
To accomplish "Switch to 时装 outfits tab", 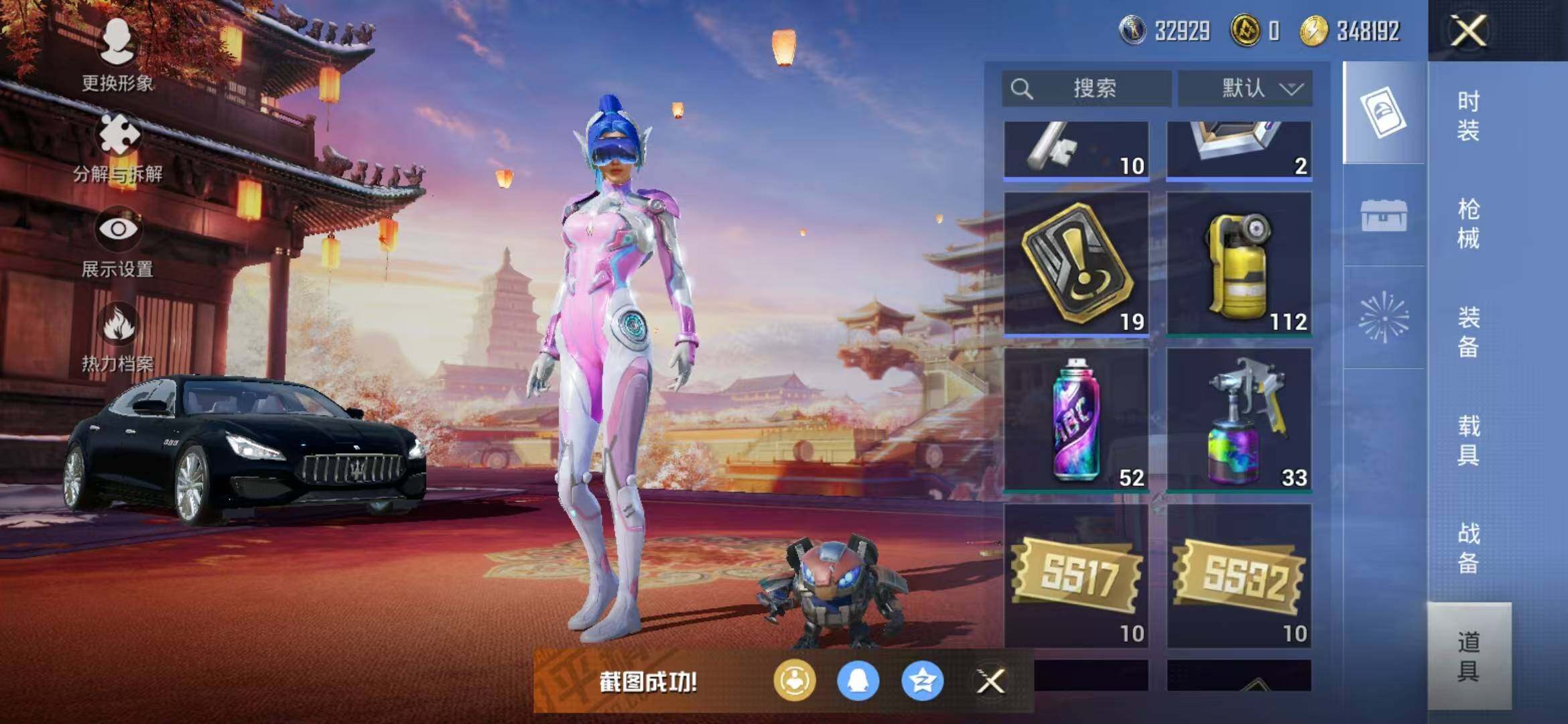I will click(x=1467, y=115).
